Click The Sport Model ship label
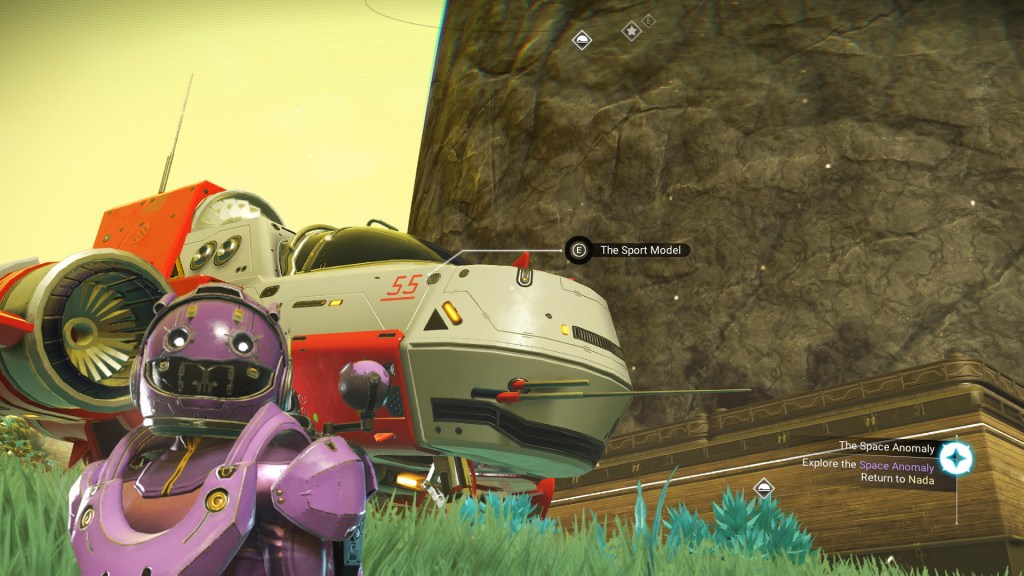Image resolution: width=1024 pixels, height=576 pixels. click(x=640, y=250)
